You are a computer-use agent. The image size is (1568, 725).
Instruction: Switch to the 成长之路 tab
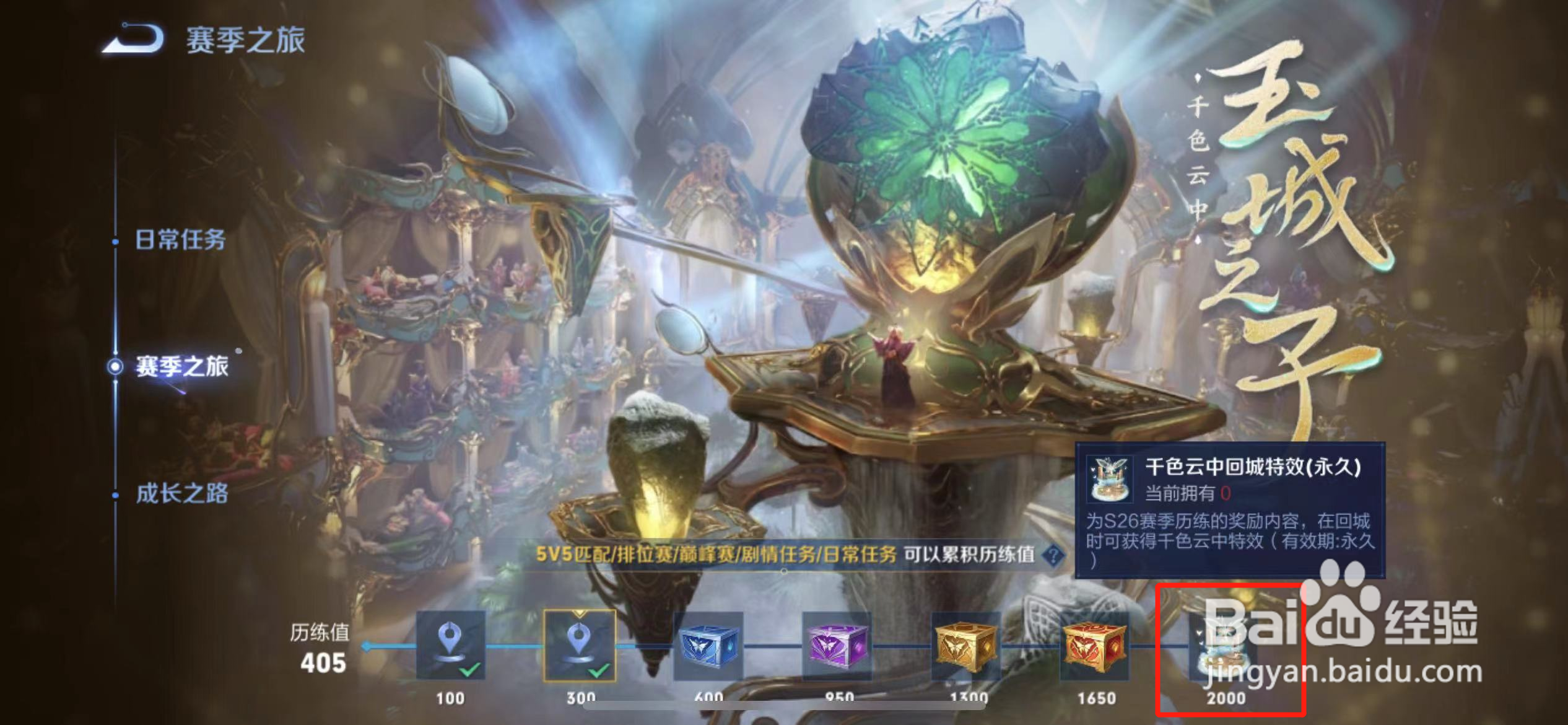coord(183,494)
